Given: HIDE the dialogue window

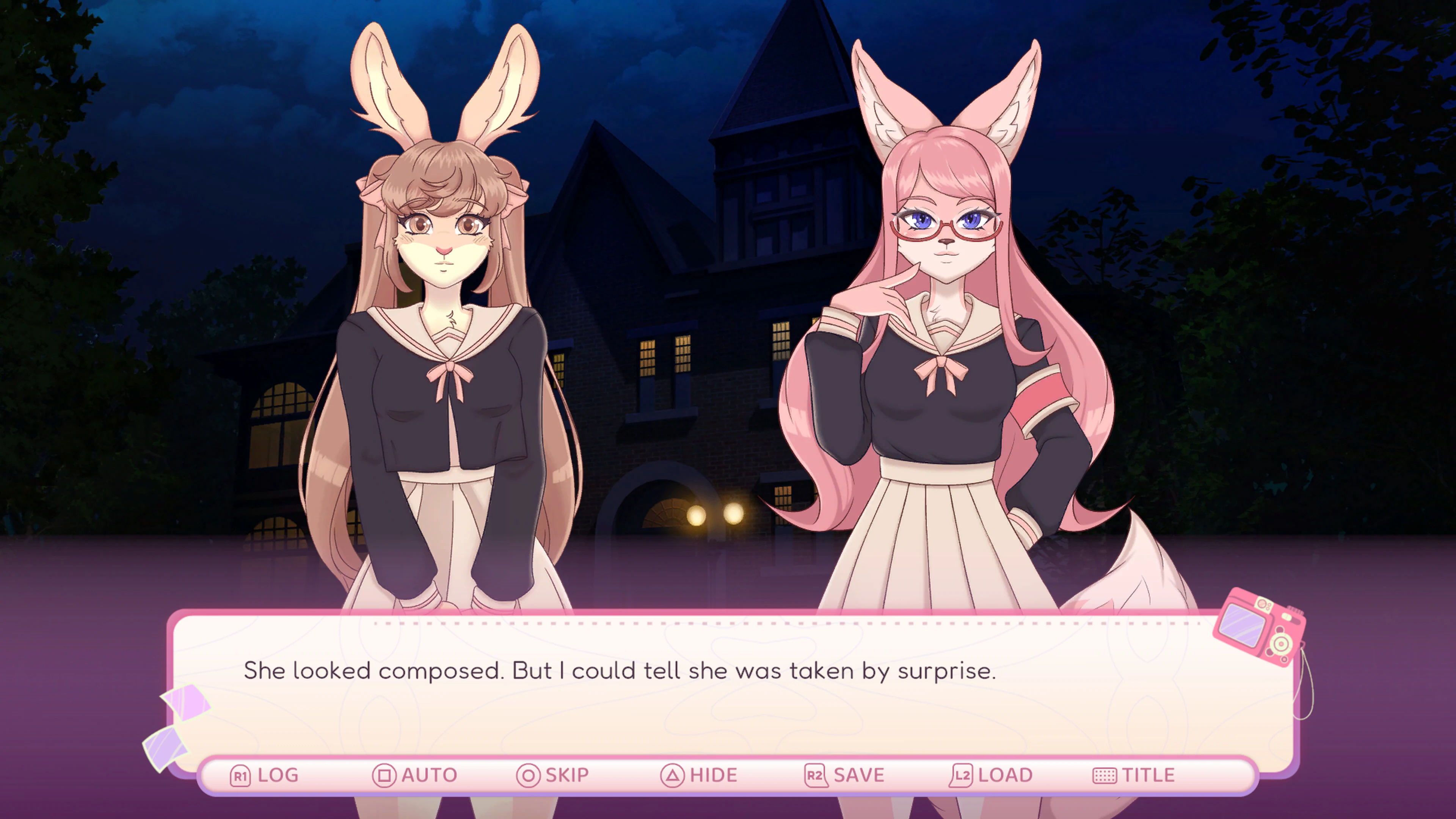Looking at the screenshot, I should tap(711, 775).
